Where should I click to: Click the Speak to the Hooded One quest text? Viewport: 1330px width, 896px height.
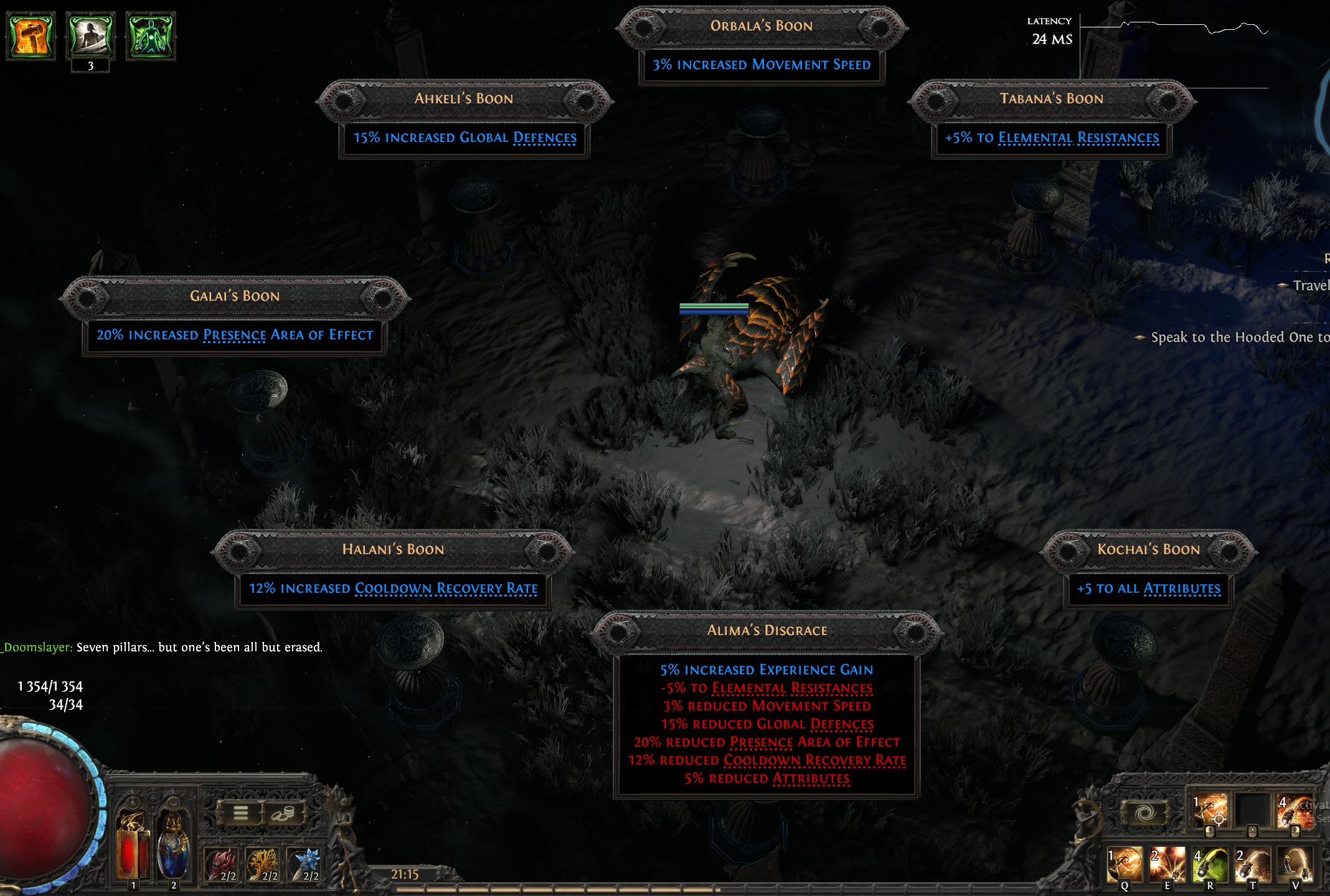(1239, 337)
